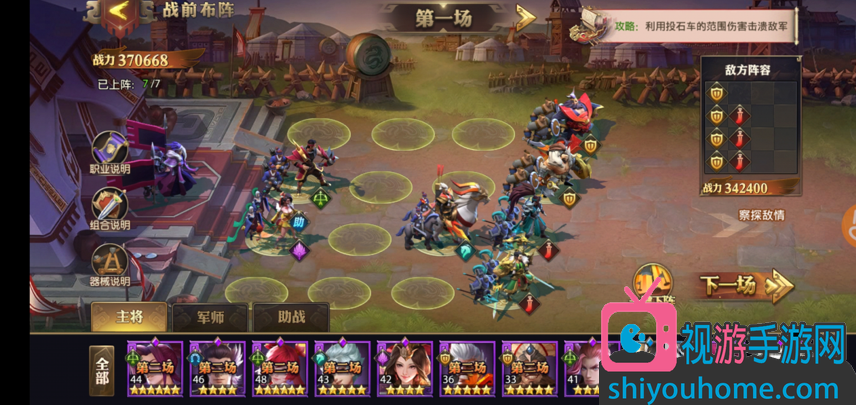Open the 组合说明 combo guide
Viewport: 856px width, 405px height.
click(x=110, y=210)
